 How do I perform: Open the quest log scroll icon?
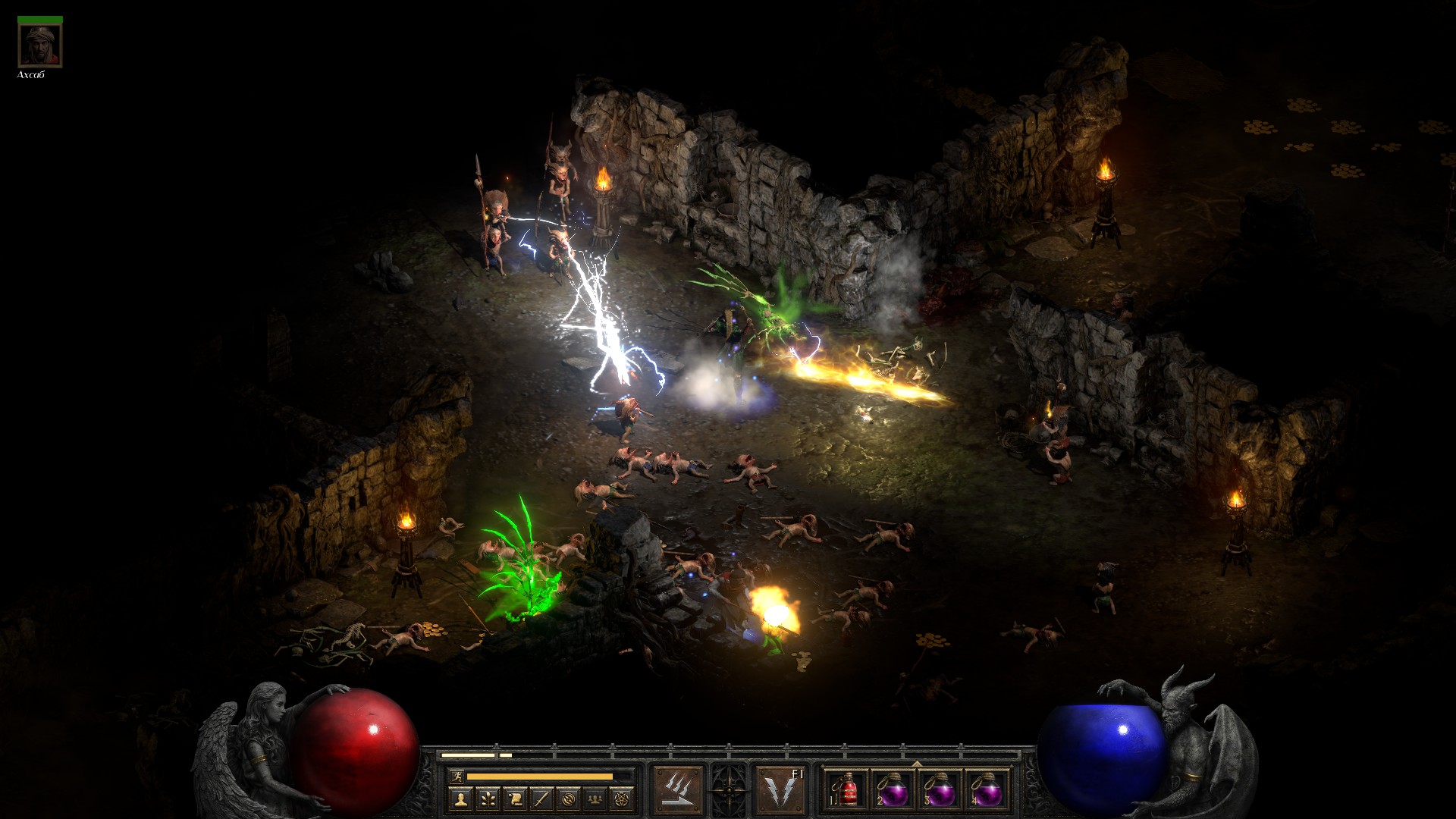(x=515, y=799)
